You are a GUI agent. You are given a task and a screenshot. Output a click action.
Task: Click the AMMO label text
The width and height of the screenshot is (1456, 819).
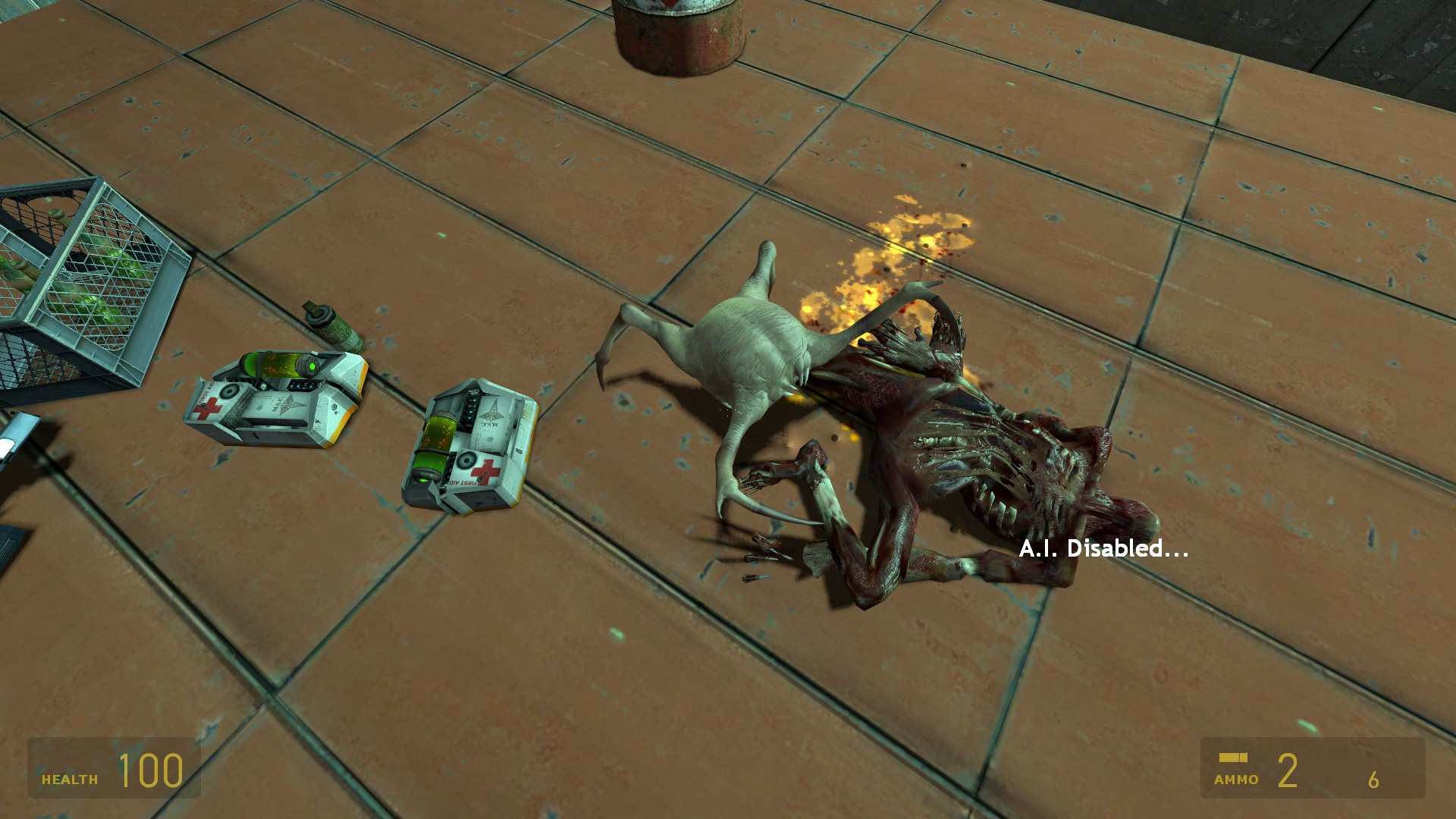point(1236,778)
